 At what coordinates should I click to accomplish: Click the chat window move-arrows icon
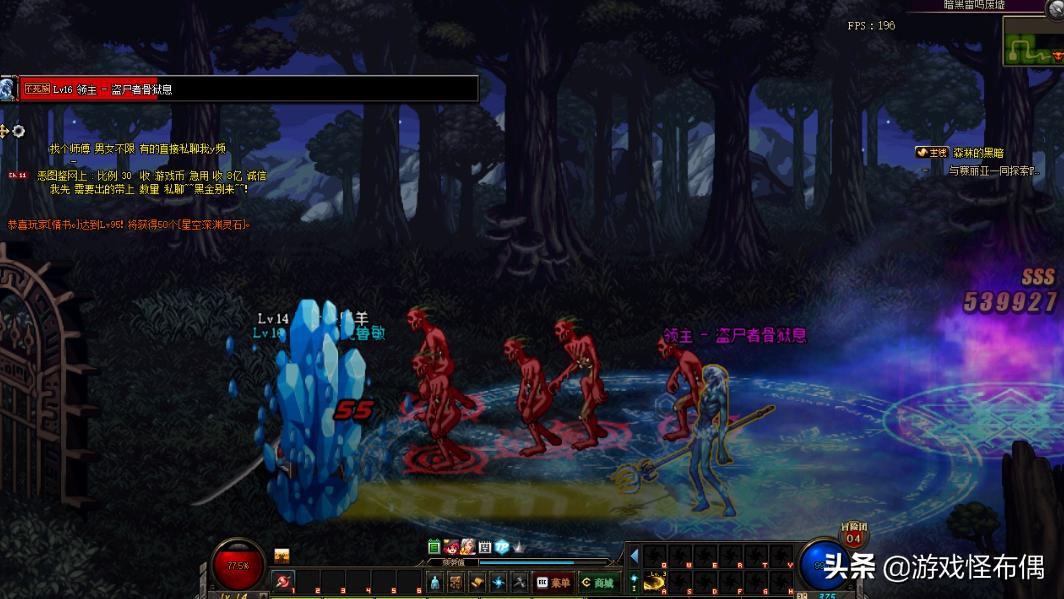(5, 131)
